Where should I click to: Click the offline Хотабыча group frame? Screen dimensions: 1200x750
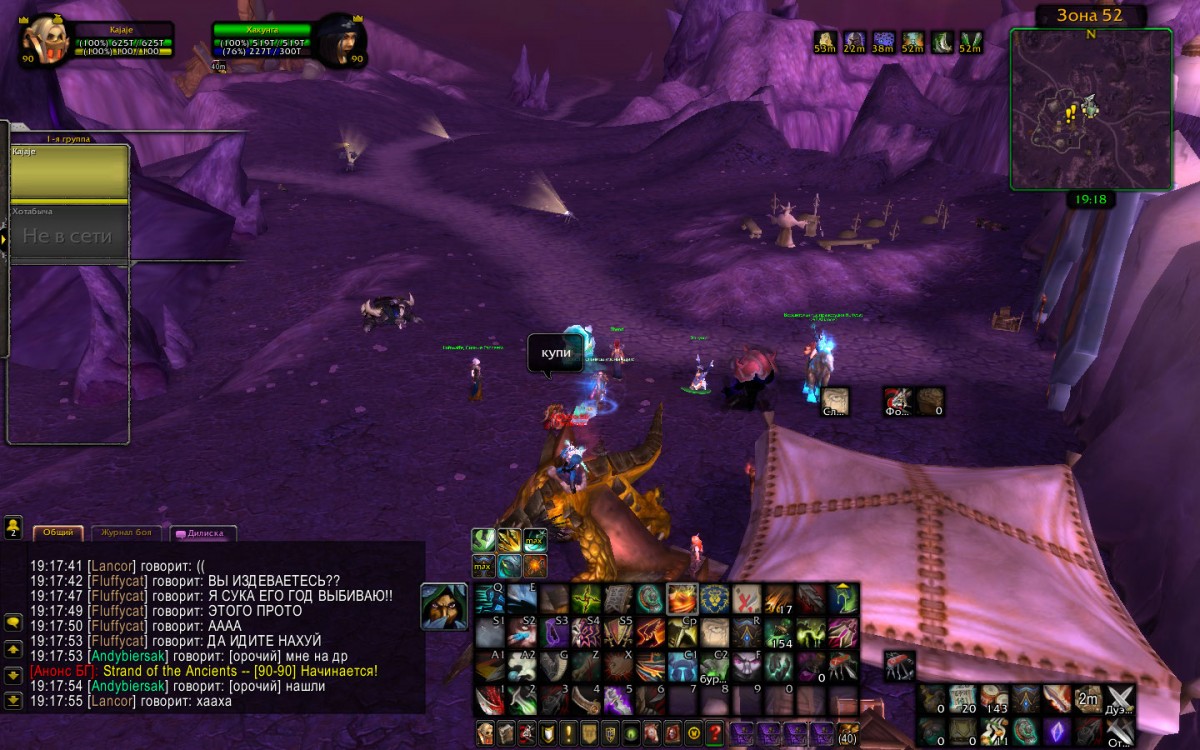69,233
